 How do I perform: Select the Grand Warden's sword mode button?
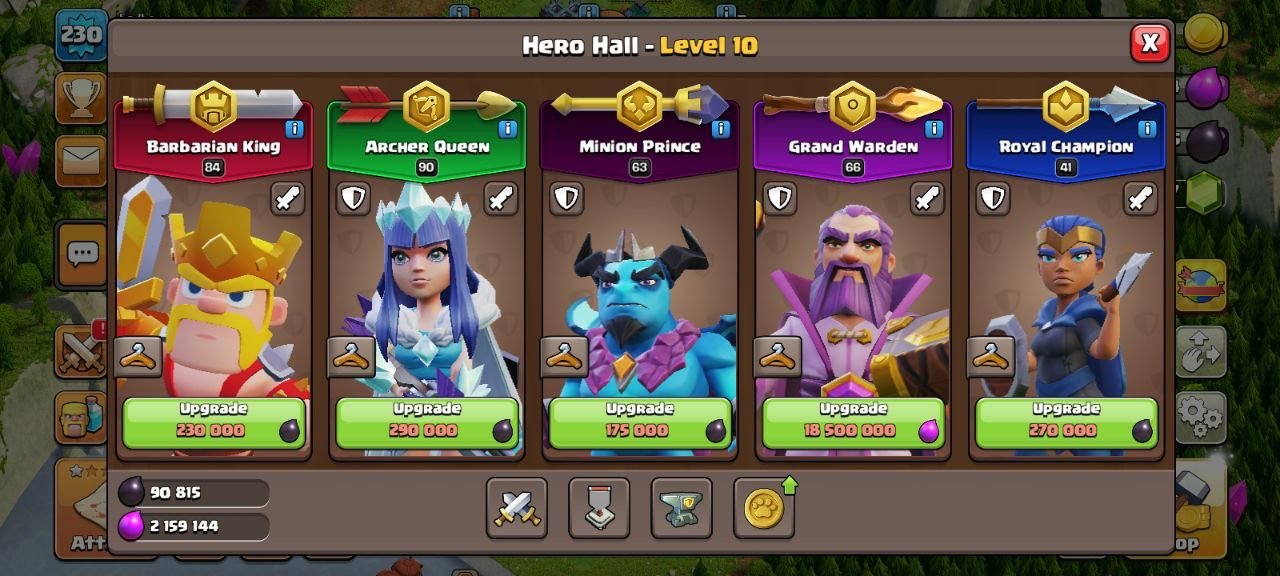(x=927, y=198)
